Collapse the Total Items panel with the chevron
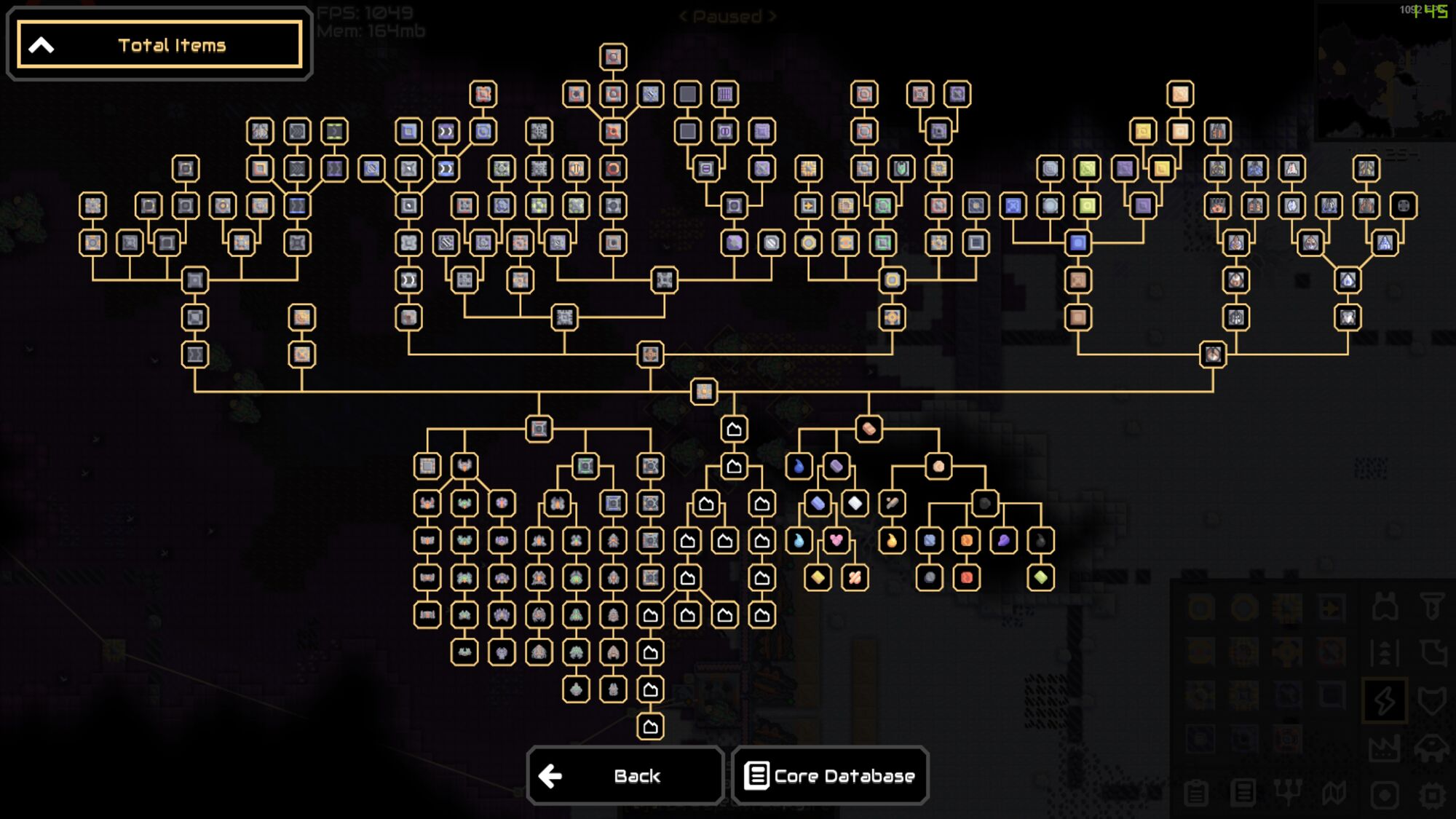The height and width of the screenshot is (819, 1456). [41, 45]
